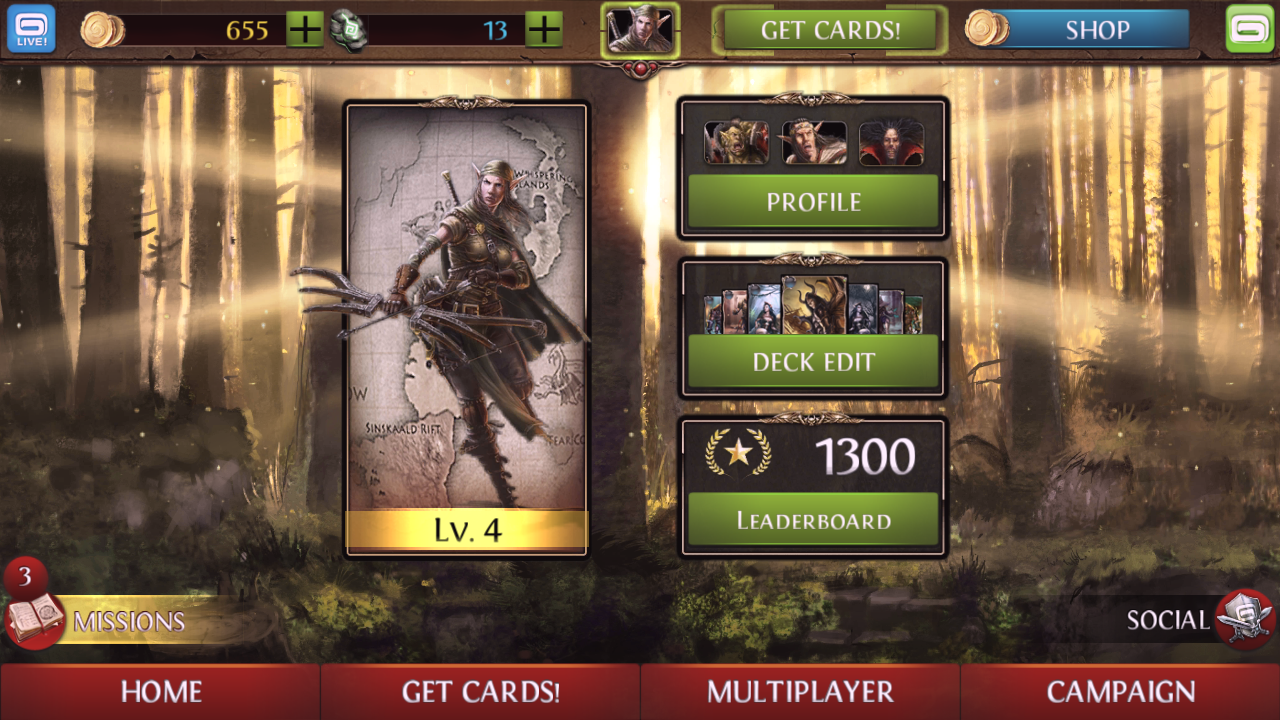Image resolution: width=1280 pixels, height=720 pixels.
Task: View the Leaderboard
Action: 812,520
